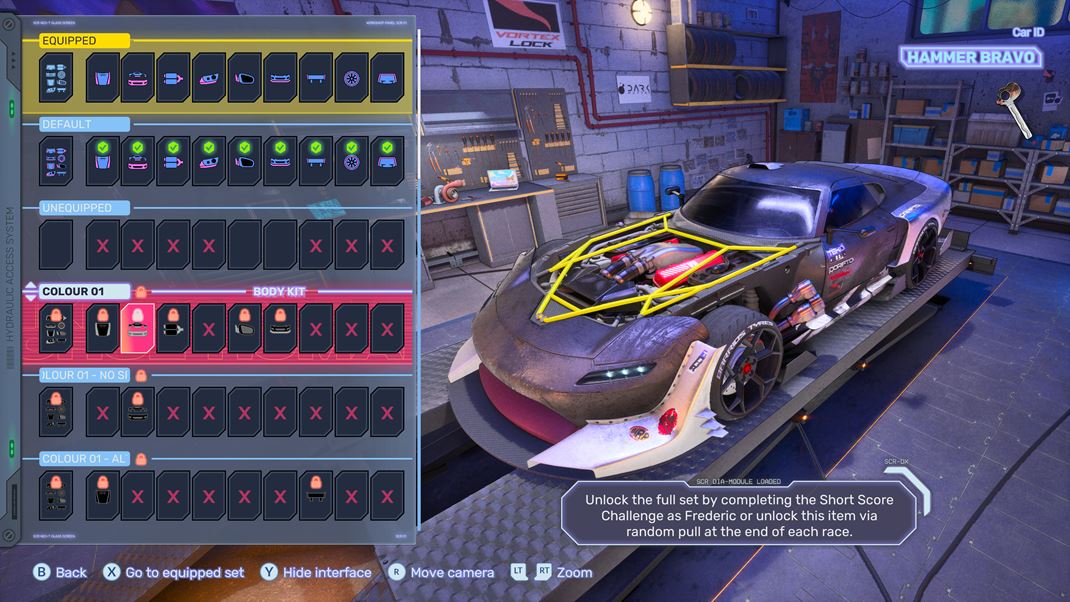Select the equipped hood part slot
The width and height of the screenshot is (1070, 602).
click(102, 78)
